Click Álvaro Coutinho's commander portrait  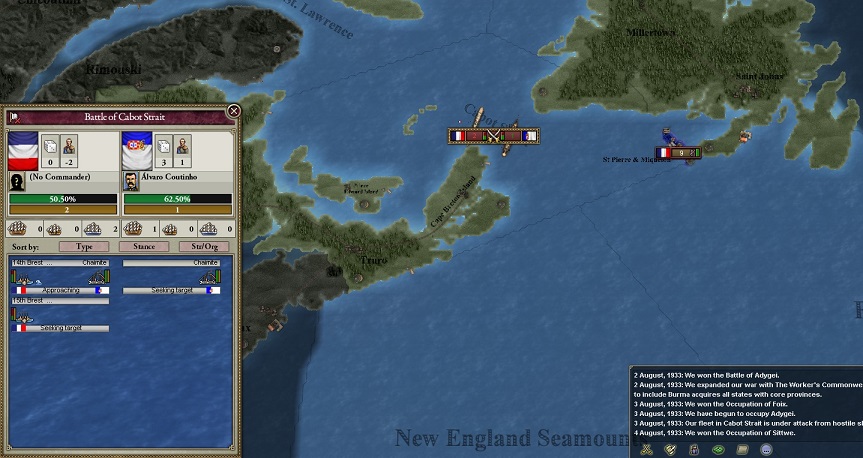[x=131, y=182]
